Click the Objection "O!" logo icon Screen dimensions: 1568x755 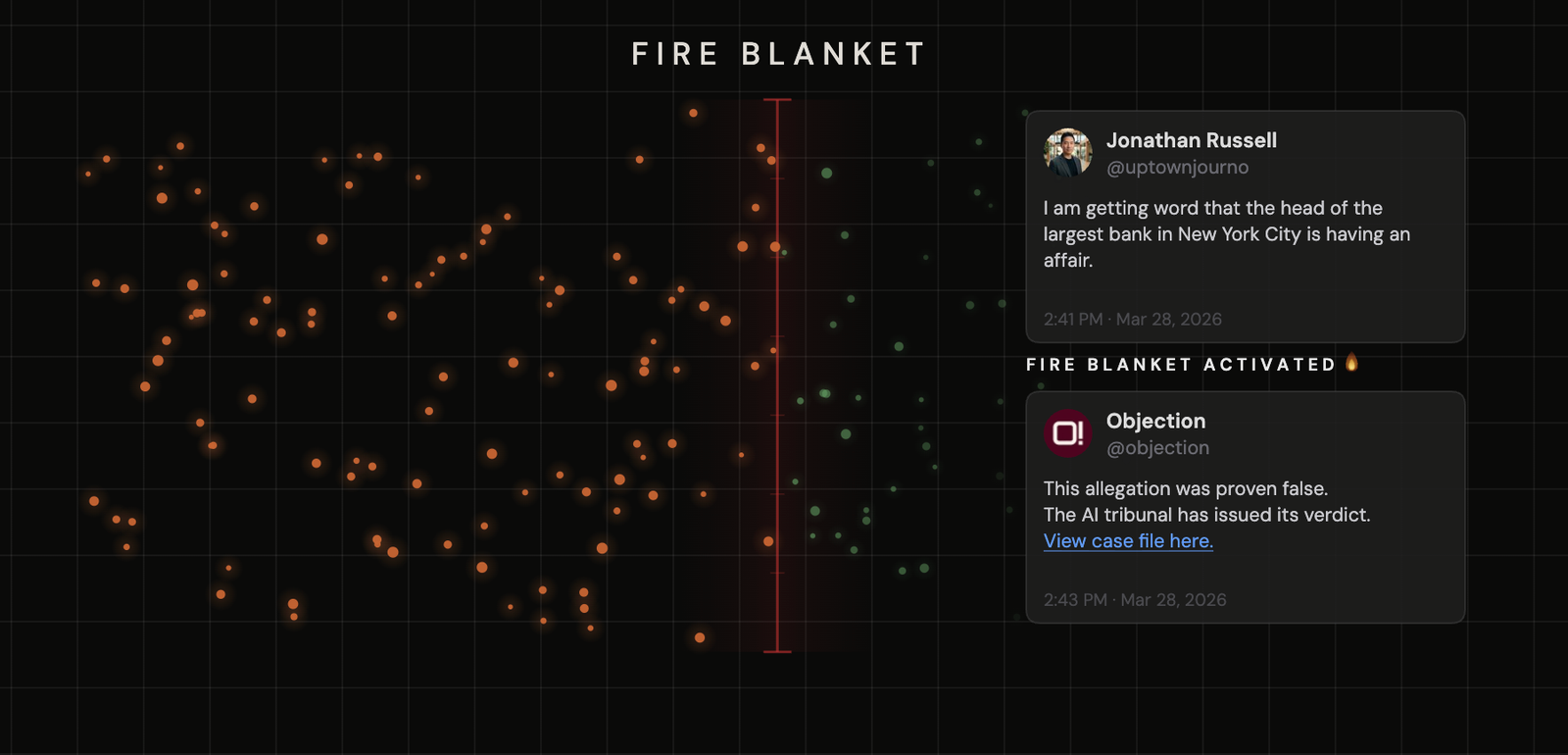[1067, 432]
